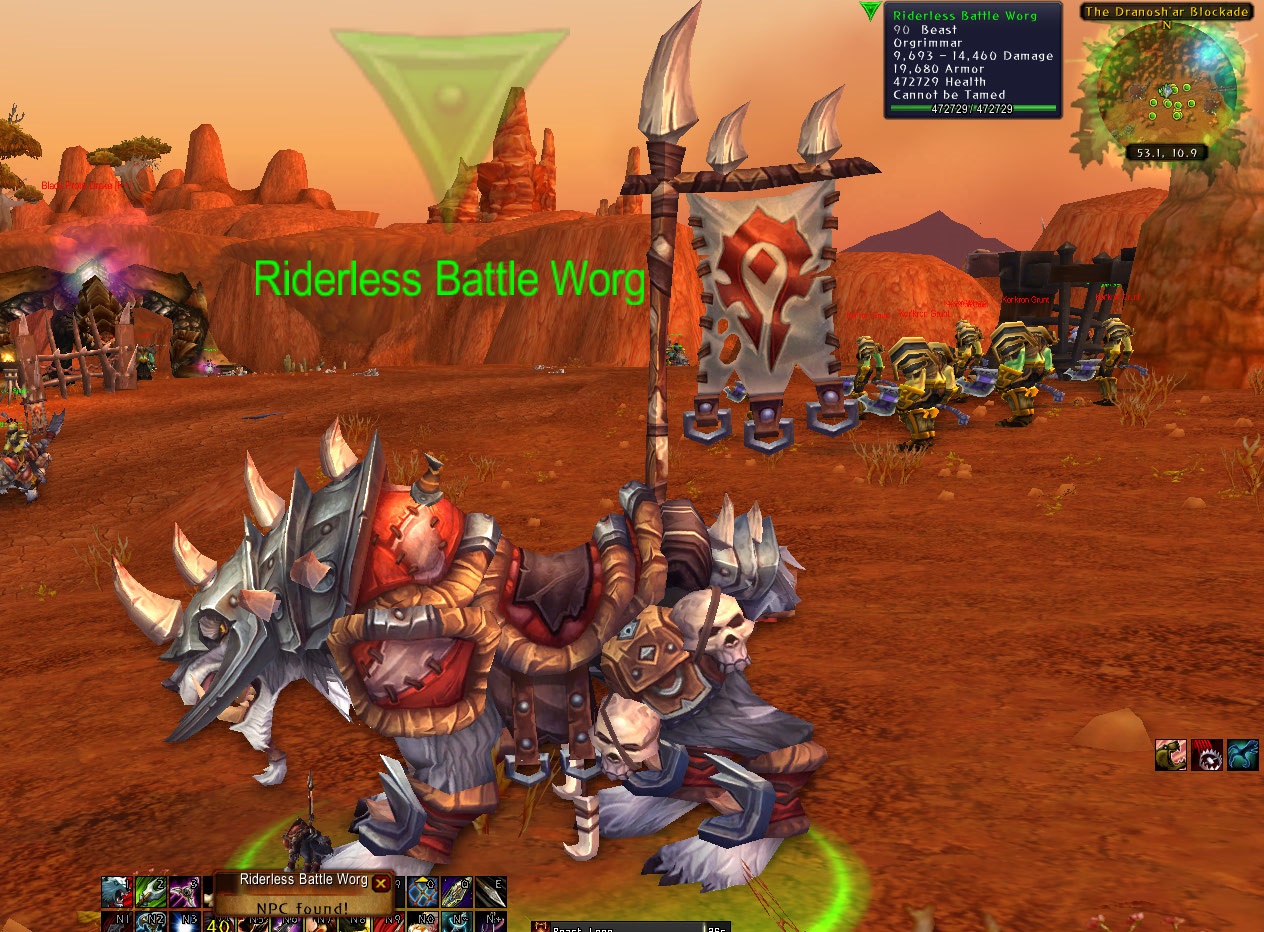Use the golden bow ability bound to Q
Image resolution: width=1264 pixels, height=932 pixels.
(457, 892)
